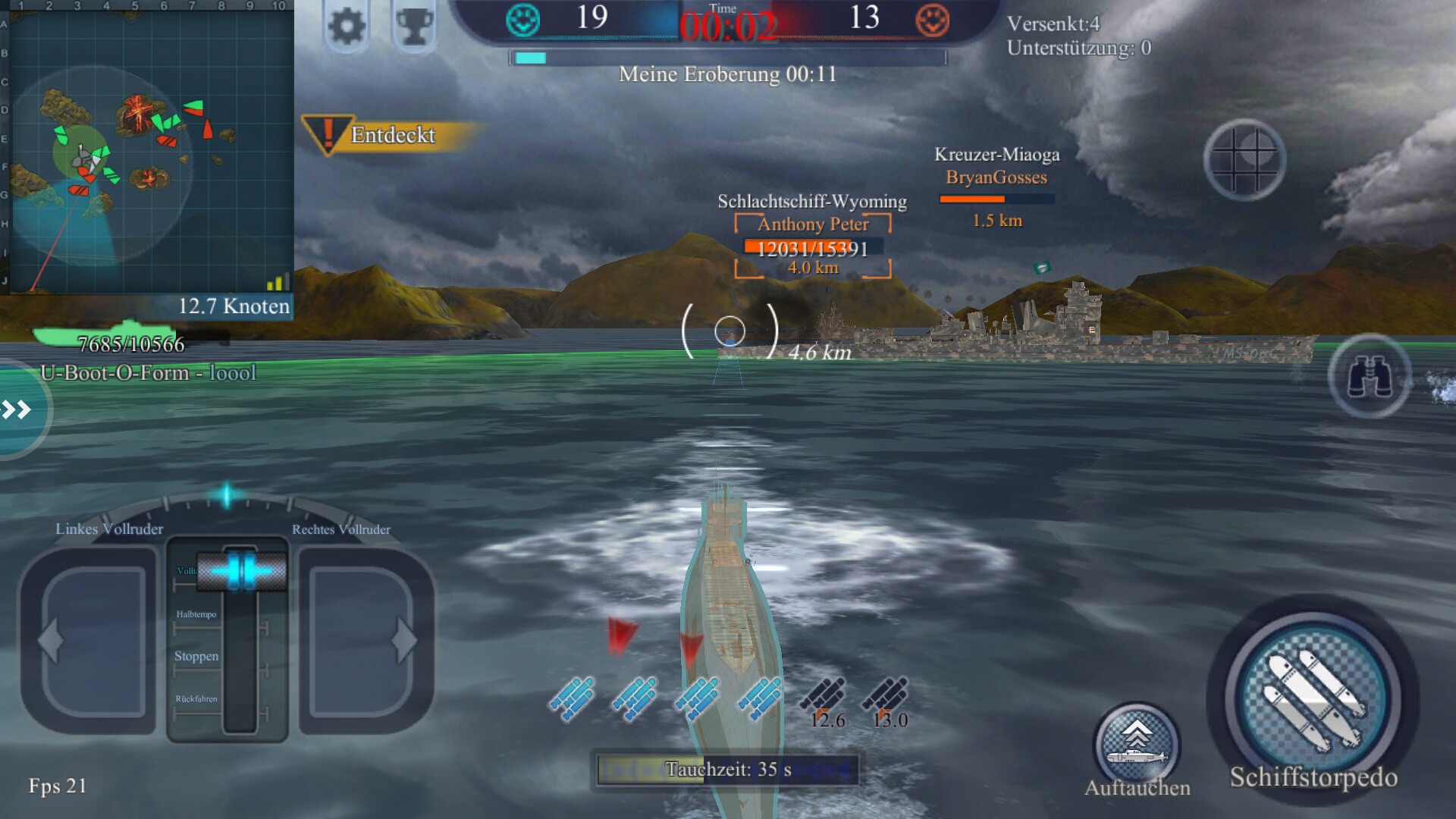Steer with Linkes Vollruder button
Image resolution: width=1456 pixels, height=819 pixels.
click(x=93, y=641)
